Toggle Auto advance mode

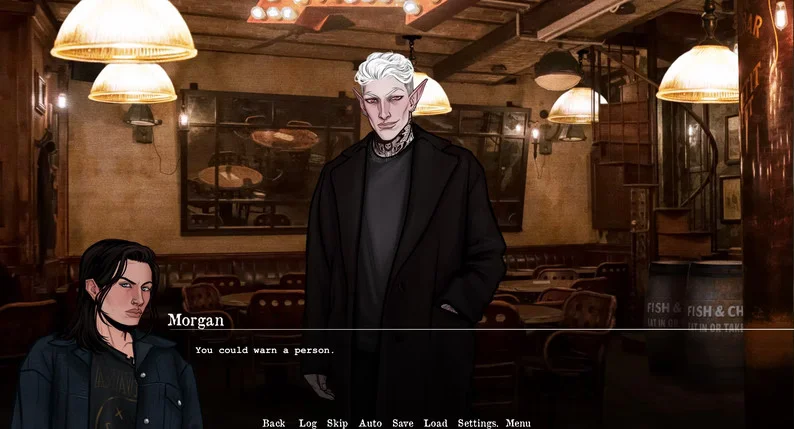click(370, 423)
